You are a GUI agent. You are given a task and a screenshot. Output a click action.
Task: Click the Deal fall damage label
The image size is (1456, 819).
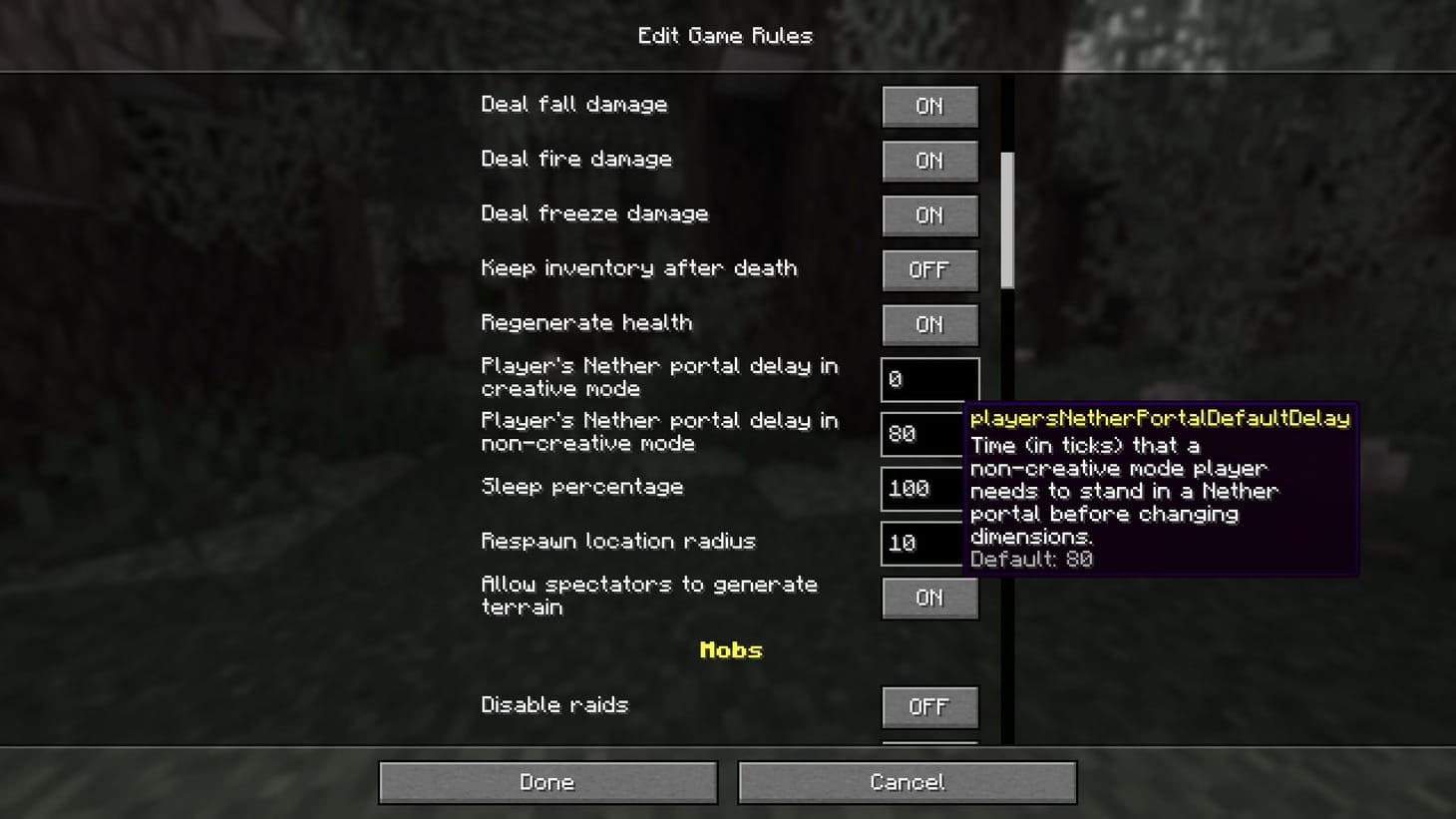(574, 104)
